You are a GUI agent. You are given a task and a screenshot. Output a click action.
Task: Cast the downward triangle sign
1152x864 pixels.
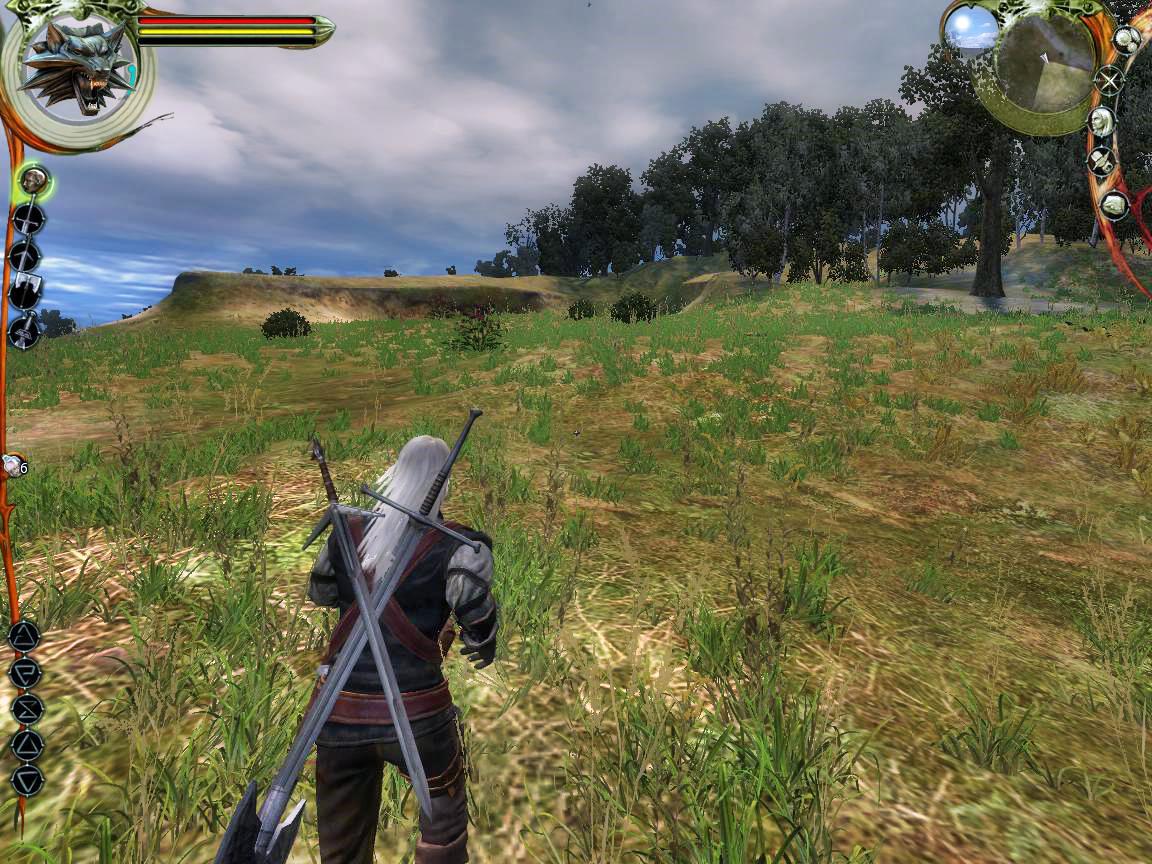(x=27, y=780)
